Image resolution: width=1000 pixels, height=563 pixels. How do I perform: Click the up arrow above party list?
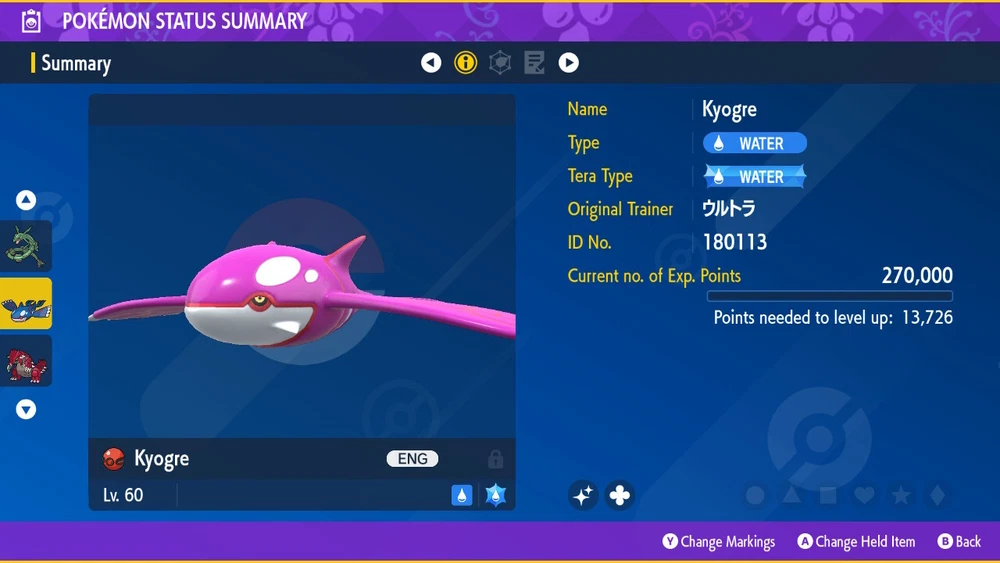tap(26, 200)
